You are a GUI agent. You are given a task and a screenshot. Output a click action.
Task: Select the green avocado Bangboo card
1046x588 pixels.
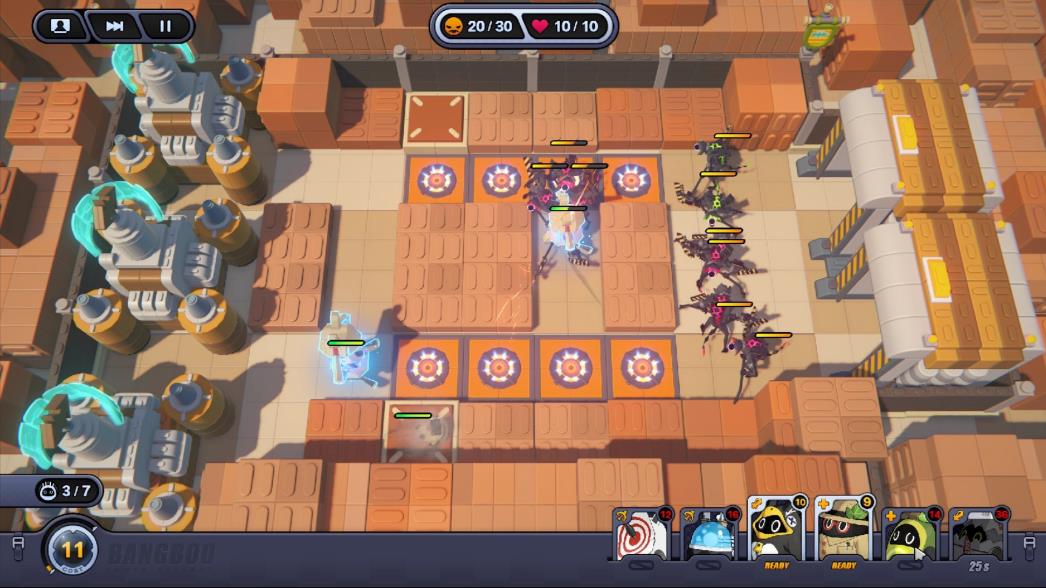click(911, 535)
